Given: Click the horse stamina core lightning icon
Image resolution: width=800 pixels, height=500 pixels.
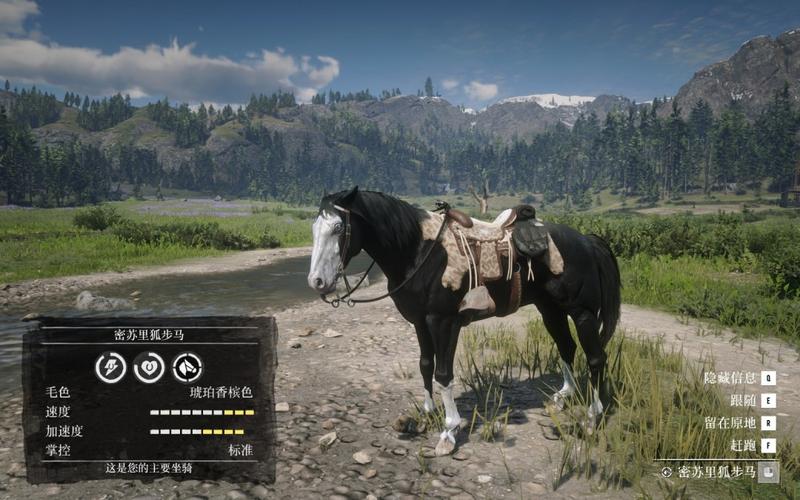Looking at the screenshot, I should point(110,367).
